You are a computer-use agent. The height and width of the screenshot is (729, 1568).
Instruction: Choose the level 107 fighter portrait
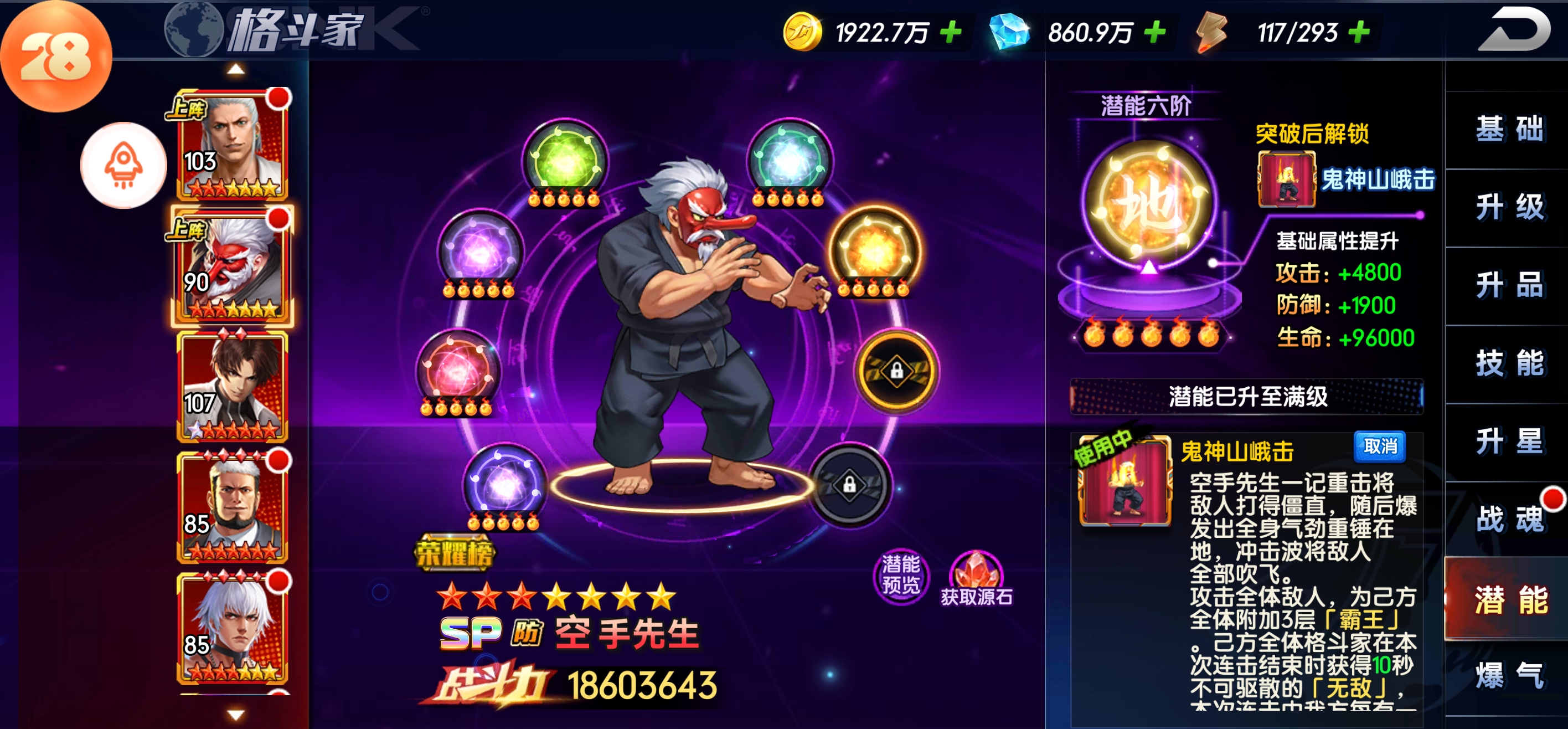click(x=233, y=386)
